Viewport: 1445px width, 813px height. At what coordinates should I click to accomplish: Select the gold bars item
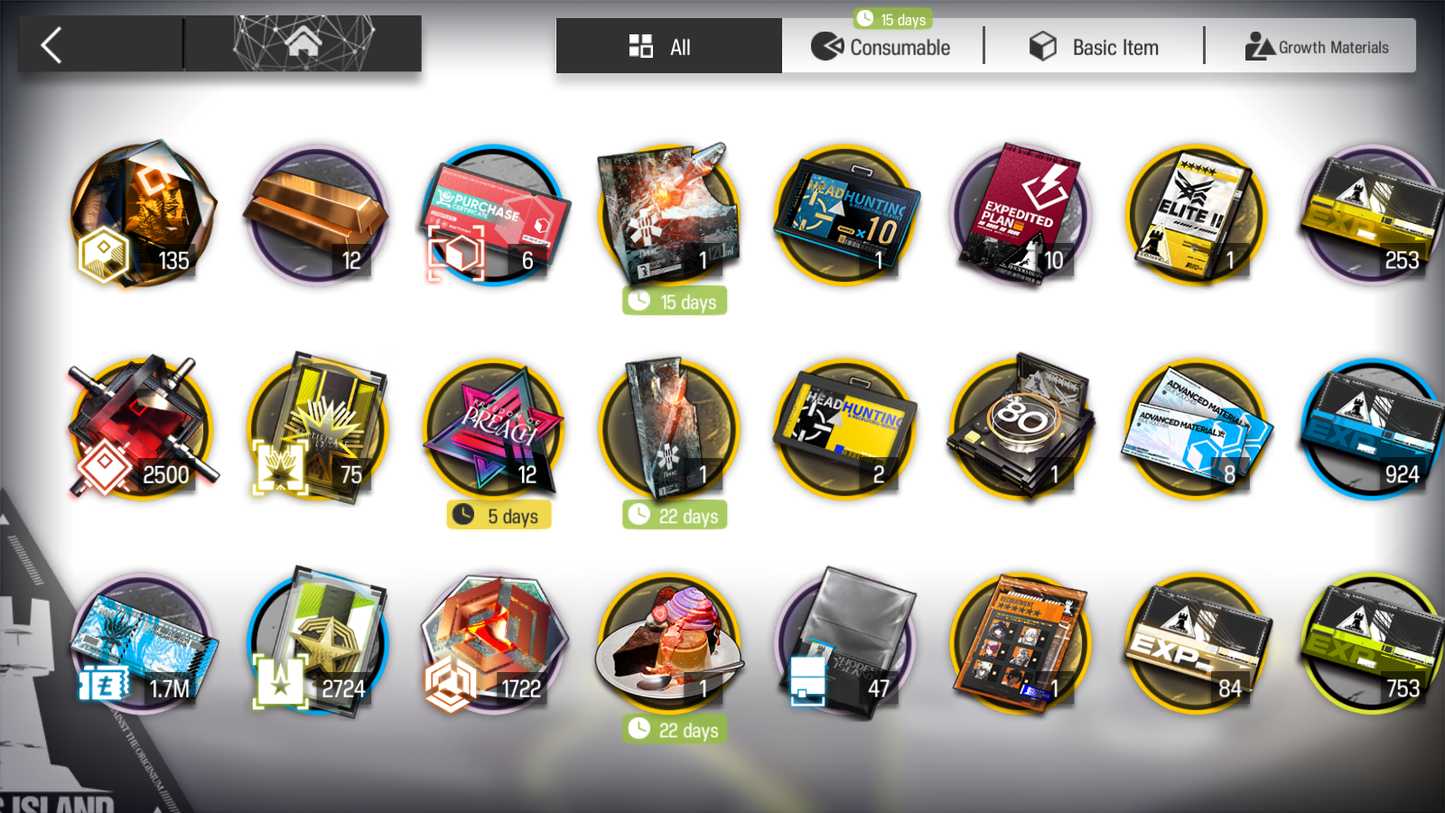click(x=318, y=215)
